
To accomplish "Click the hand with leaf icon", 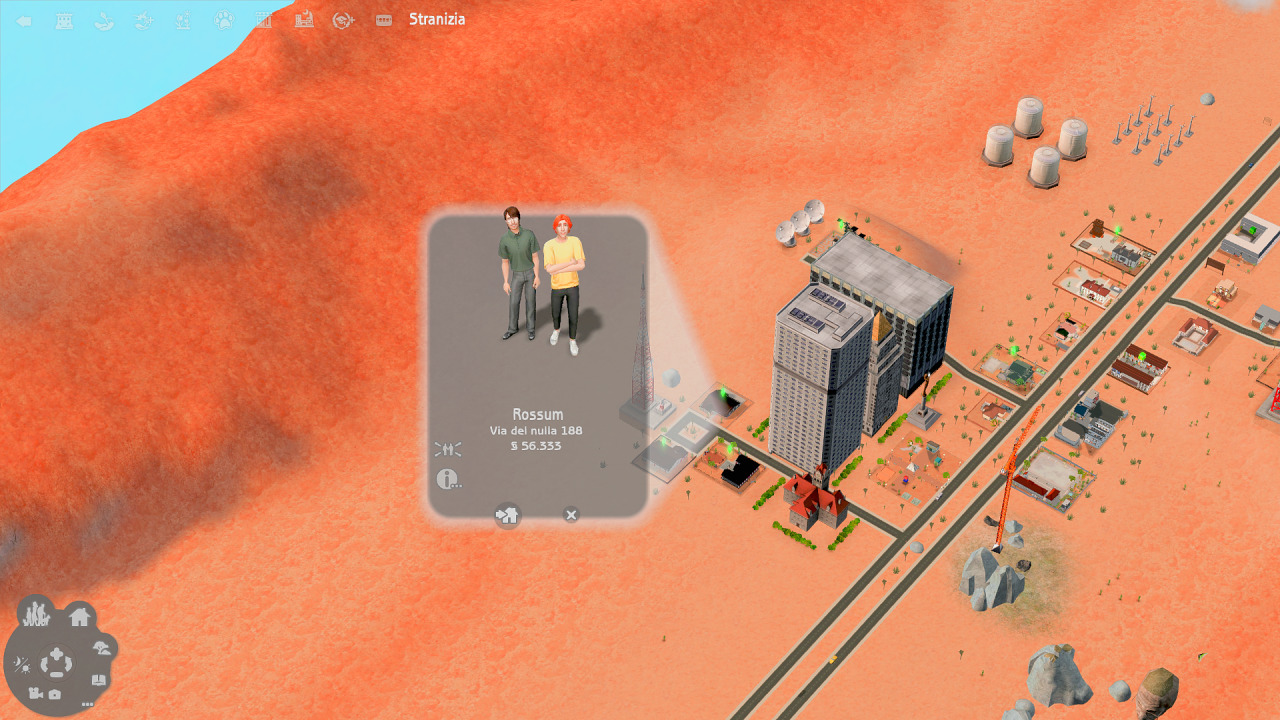I will [104, 20].
